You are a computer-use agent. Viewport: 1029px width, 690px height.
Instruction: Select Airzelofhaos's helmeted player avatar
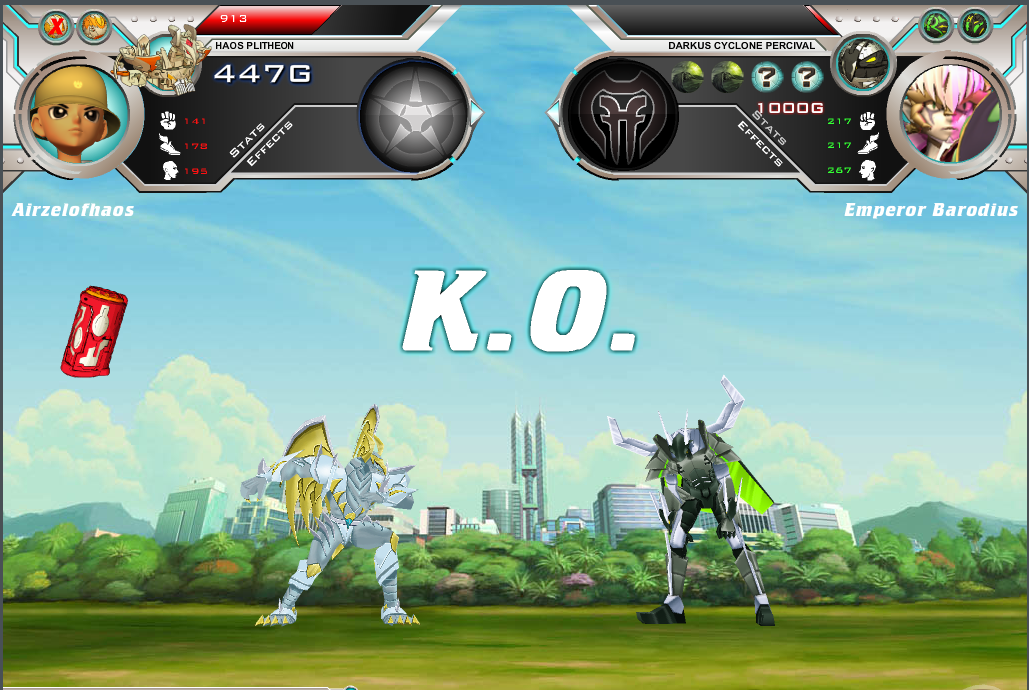[x=77, y=115]
